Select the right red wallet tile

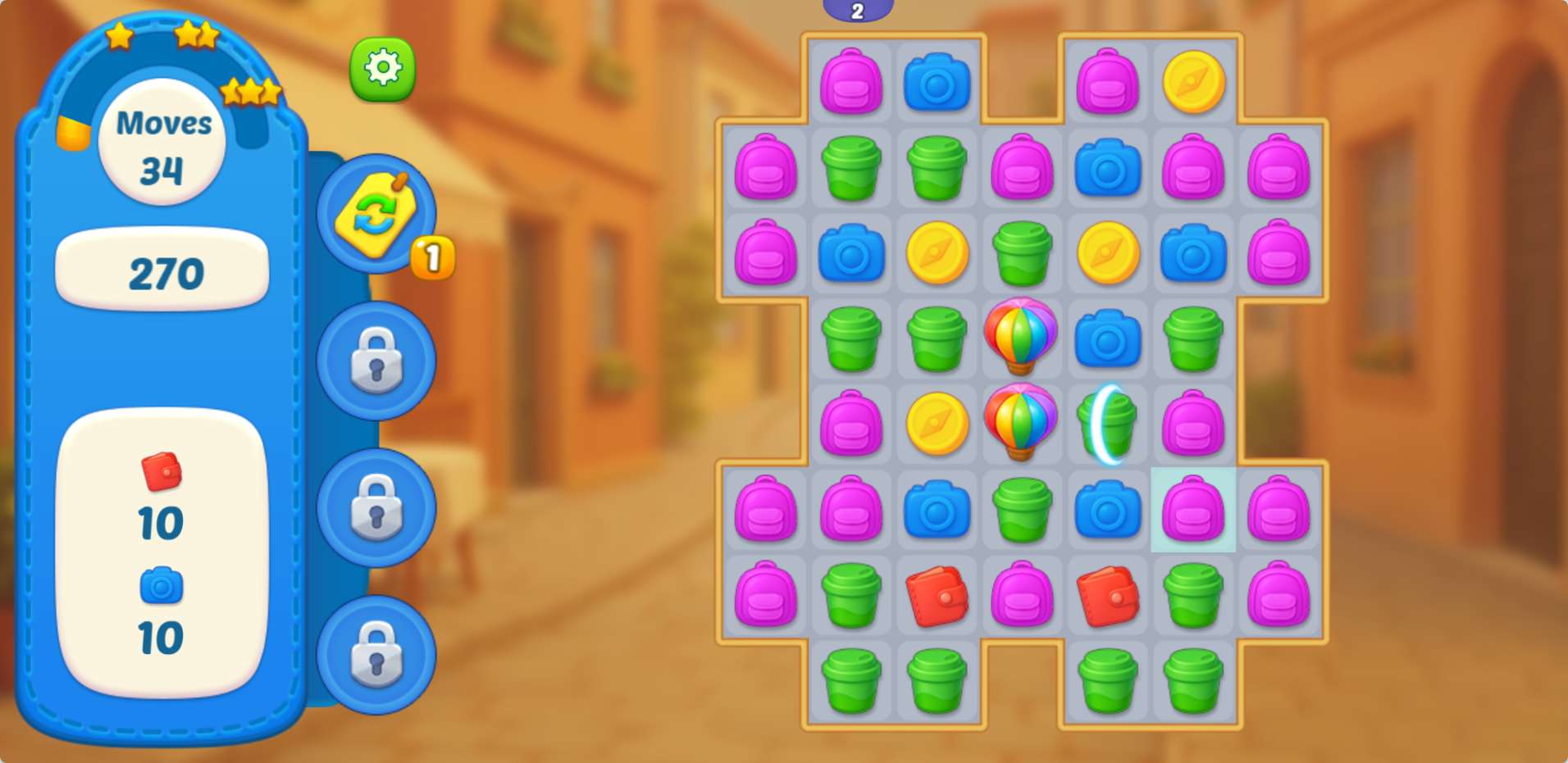[1107, 596]
